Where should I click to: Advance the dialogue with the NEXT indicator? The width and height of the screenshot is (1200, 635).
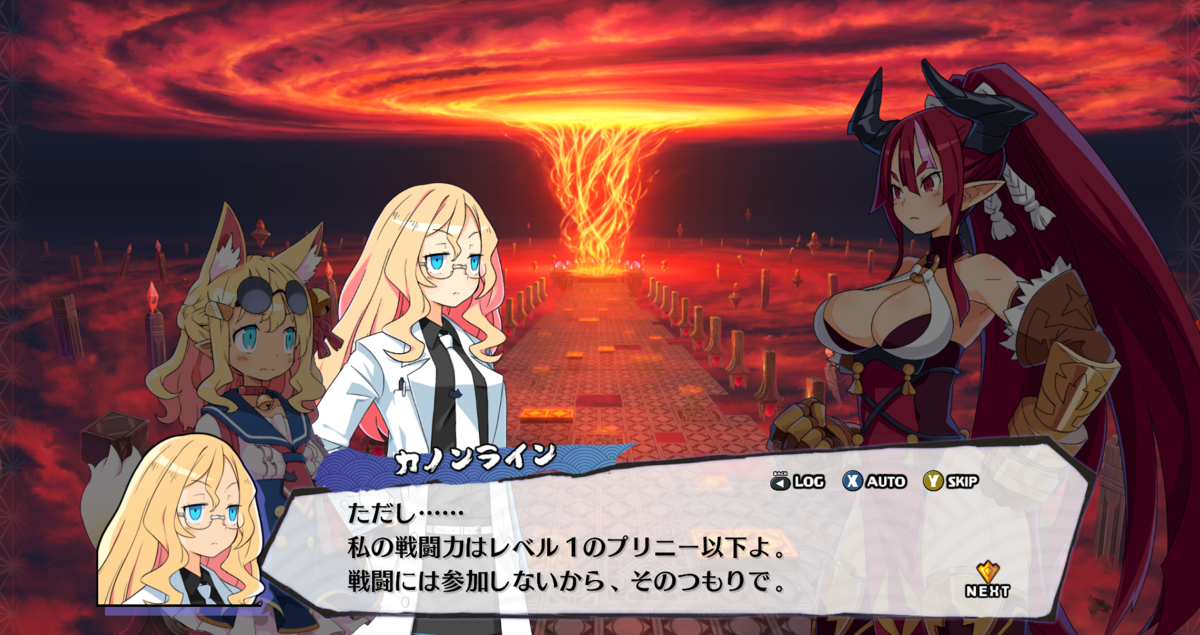[987, 578]
